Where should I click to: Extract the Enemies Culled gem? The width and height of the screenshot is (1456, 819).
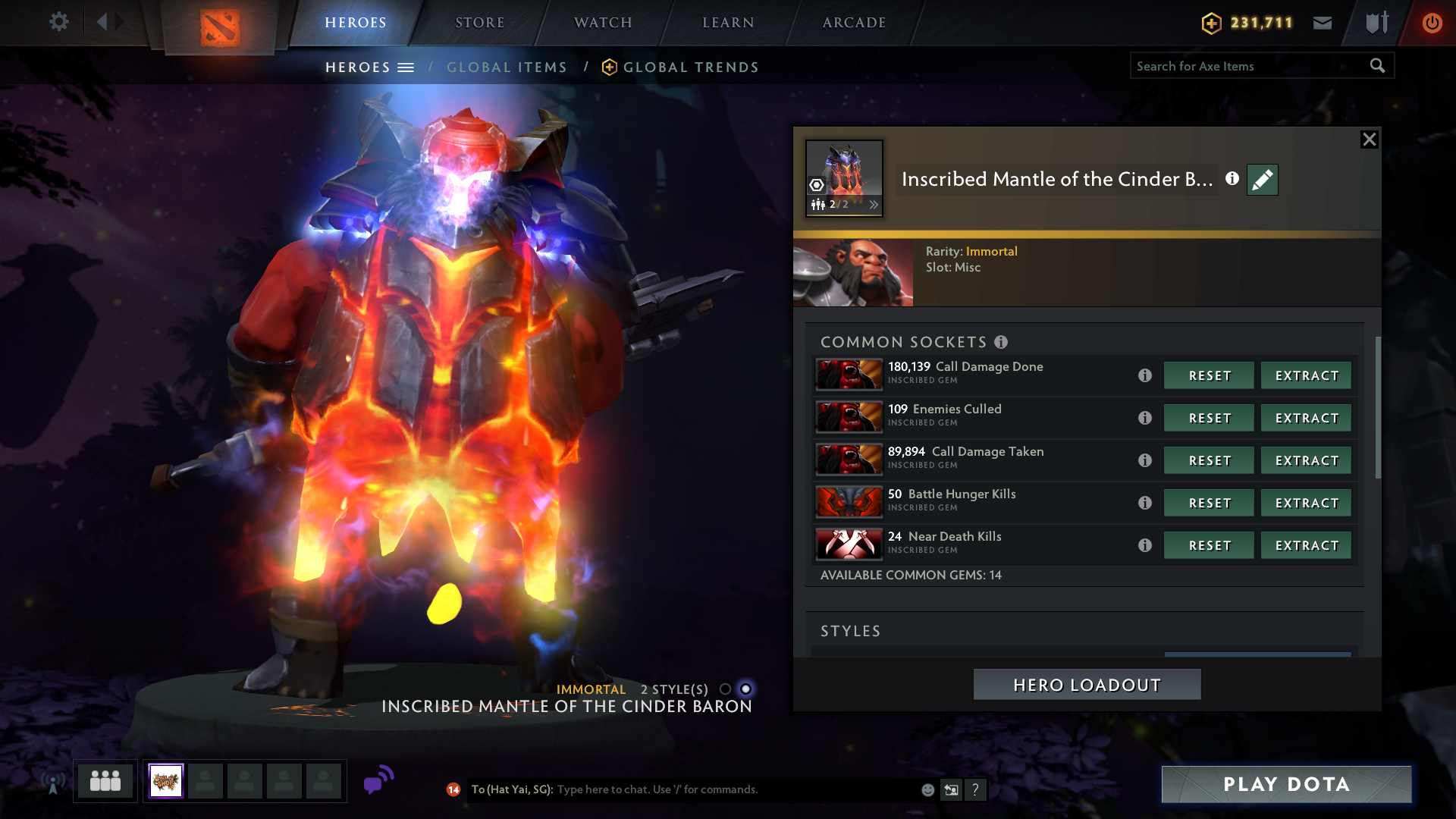(x=1306, y=418)
